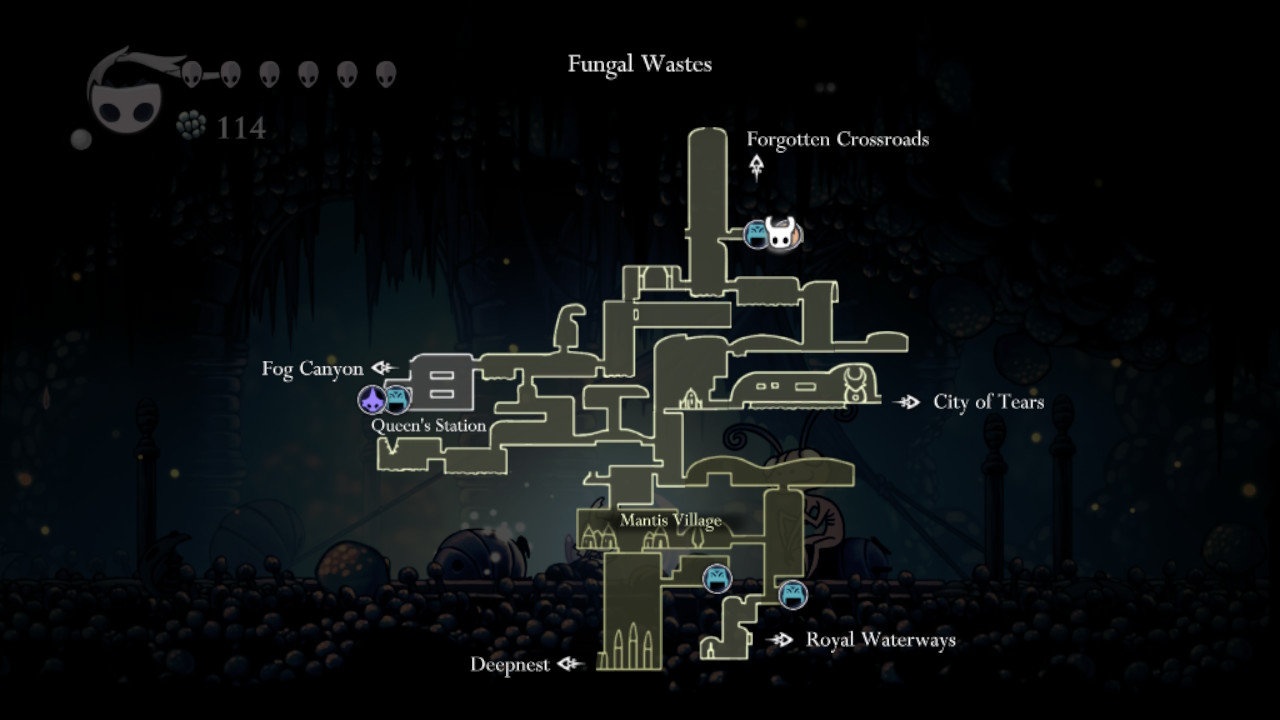Select the bench icon near Royal Waterways exit
The height and width of the screenshot is (720, 1280).
coord(793,594)
